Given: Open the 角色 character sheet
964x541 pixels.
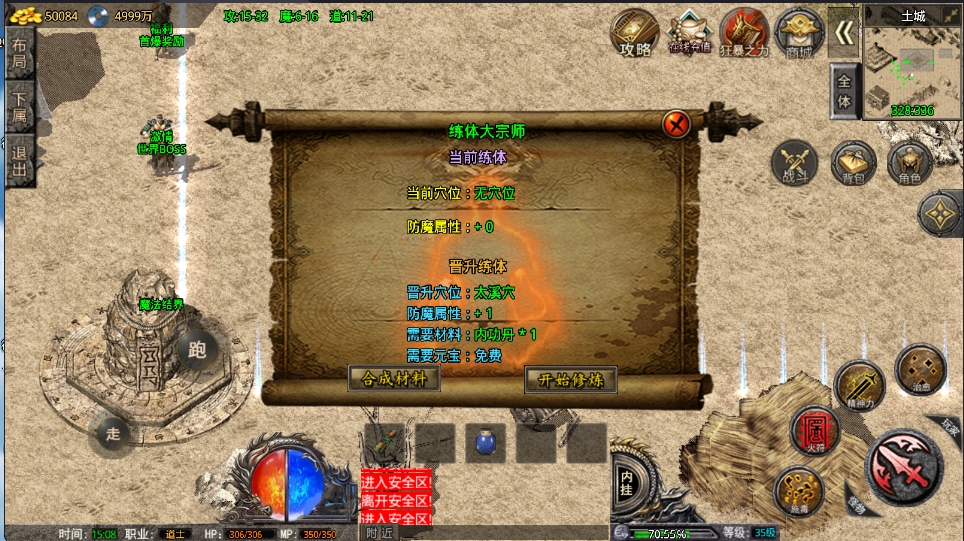Looking at the screenshot, I should [x=910, y=163].
